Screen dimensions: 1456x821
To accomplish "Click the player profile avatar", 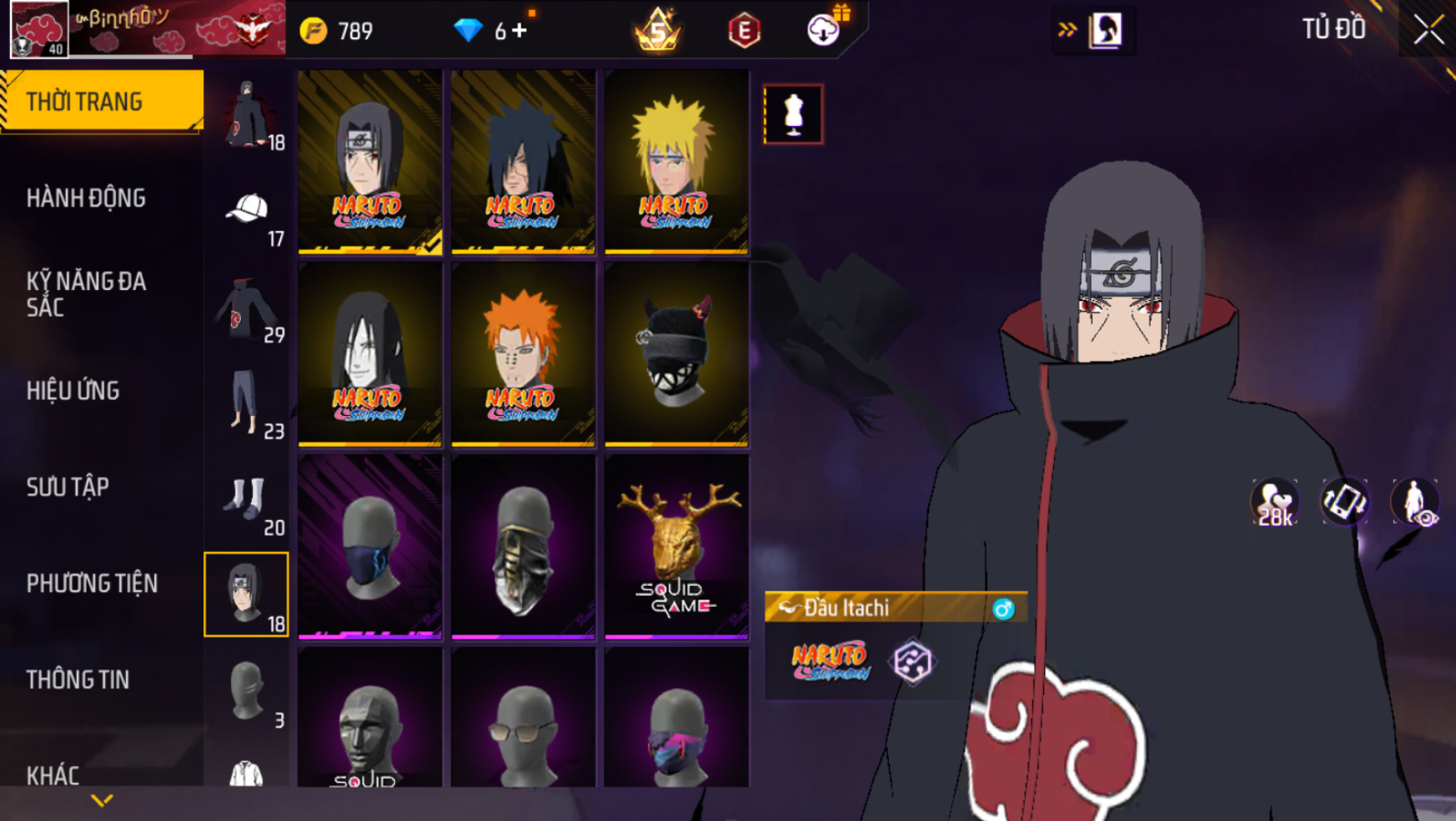I will [x=39, y=30].
